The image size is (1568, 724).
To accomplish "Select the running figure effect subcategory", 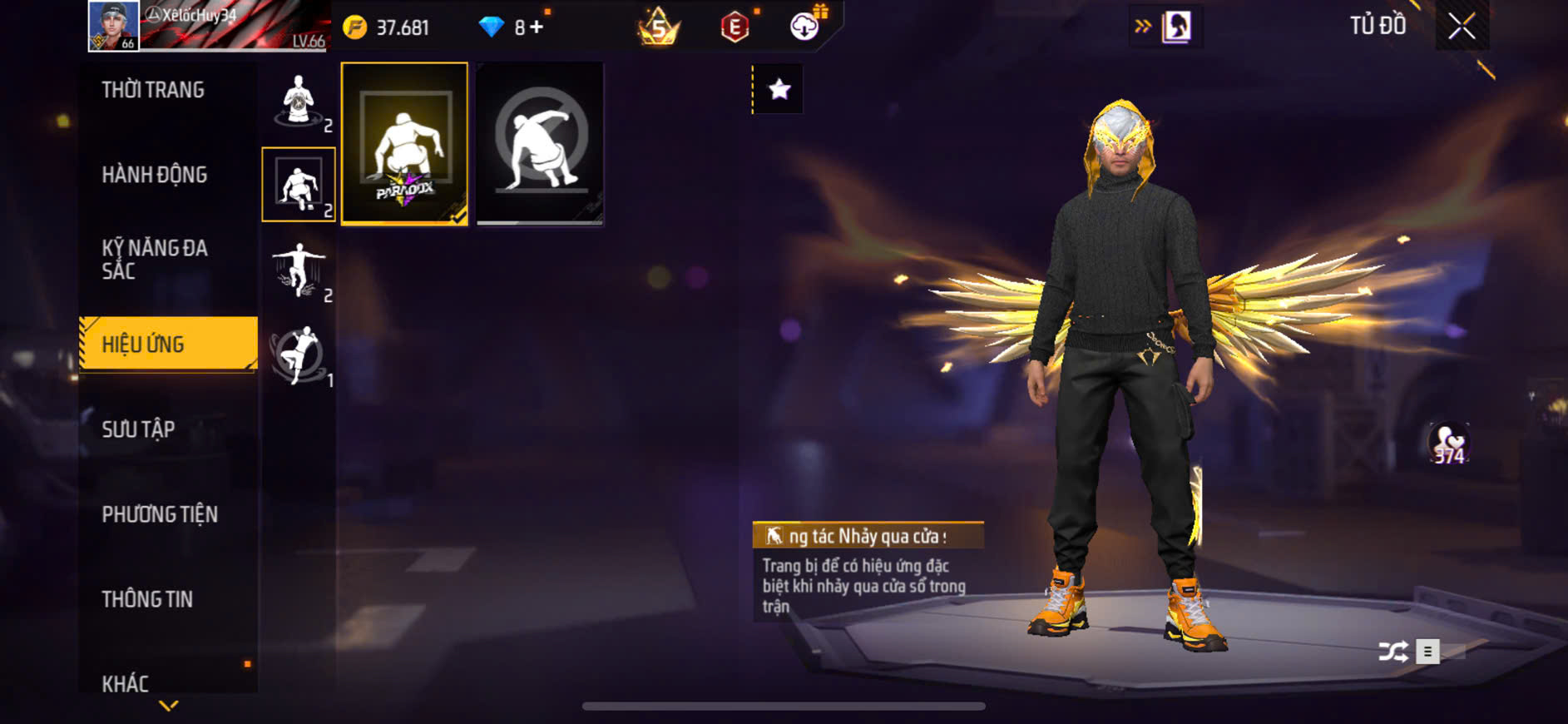I will (299, 355).
